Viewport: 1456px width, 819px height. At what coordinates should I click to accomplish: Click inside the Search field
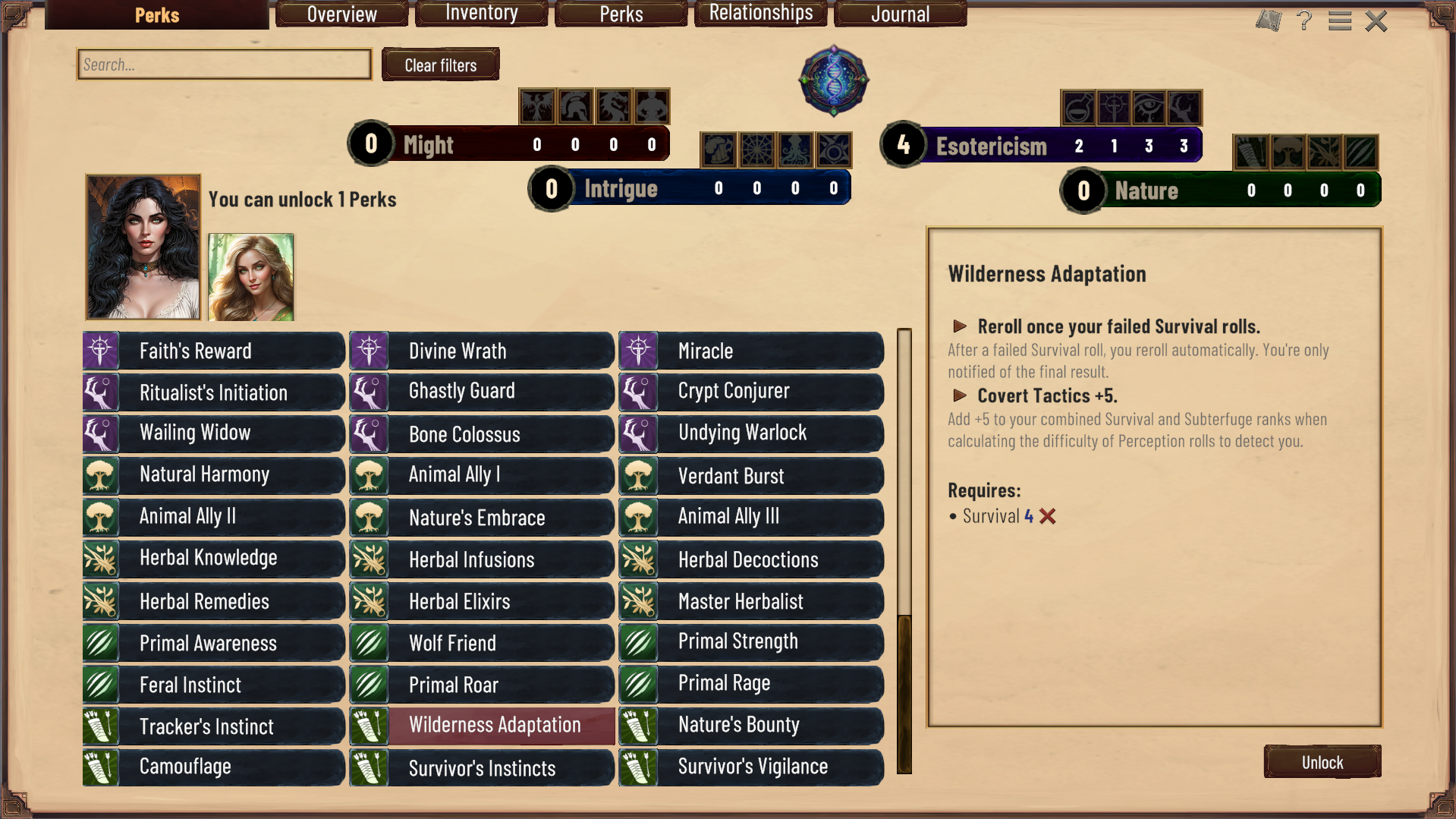pos(223,65)
